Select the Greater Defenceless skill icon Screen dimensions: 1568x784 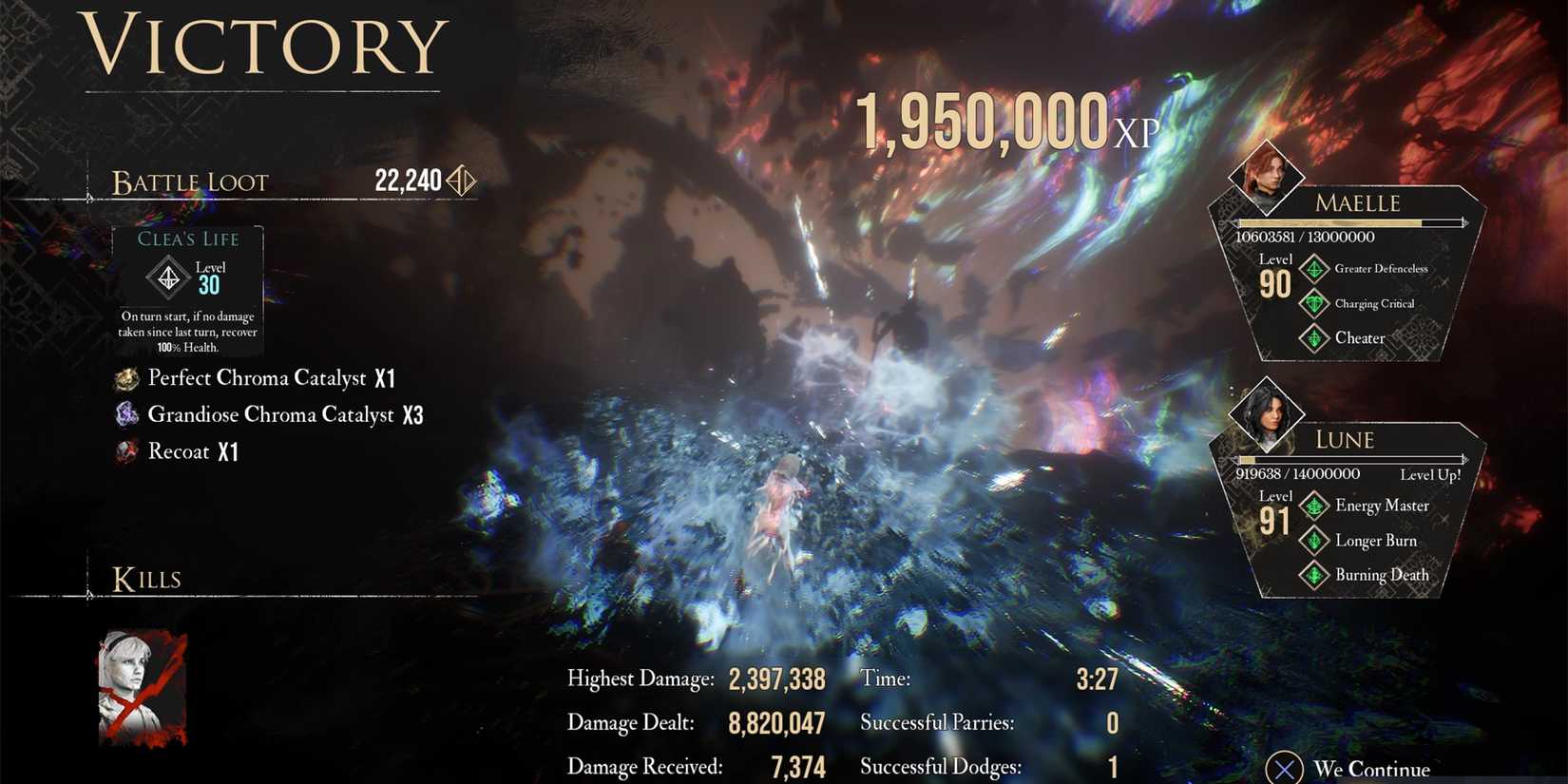coord(1315,269)
